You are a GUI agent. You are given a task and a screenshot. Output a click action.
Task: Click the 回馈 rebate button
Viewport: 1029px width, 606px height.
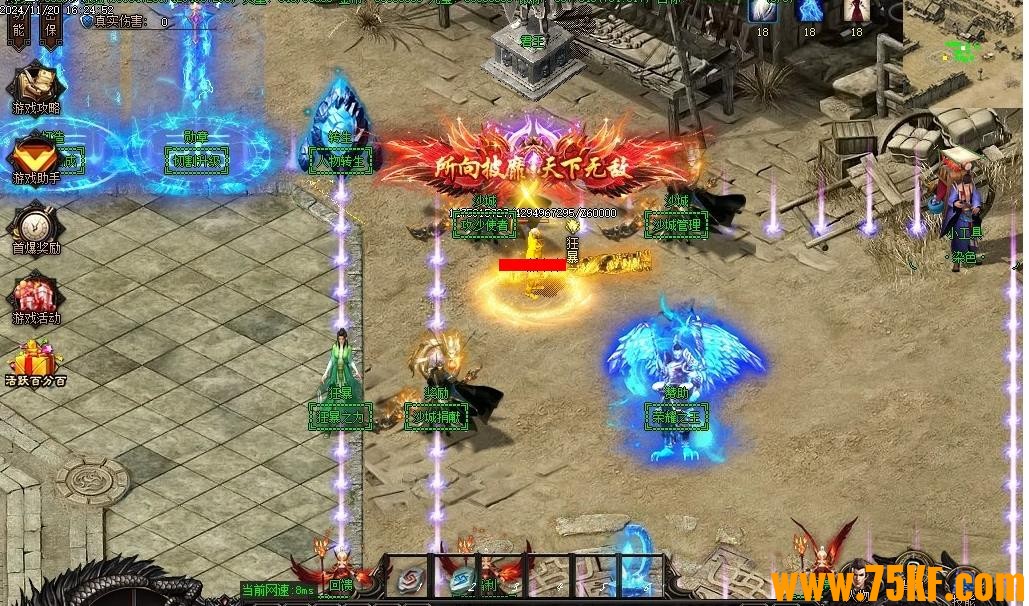(341, 583)
